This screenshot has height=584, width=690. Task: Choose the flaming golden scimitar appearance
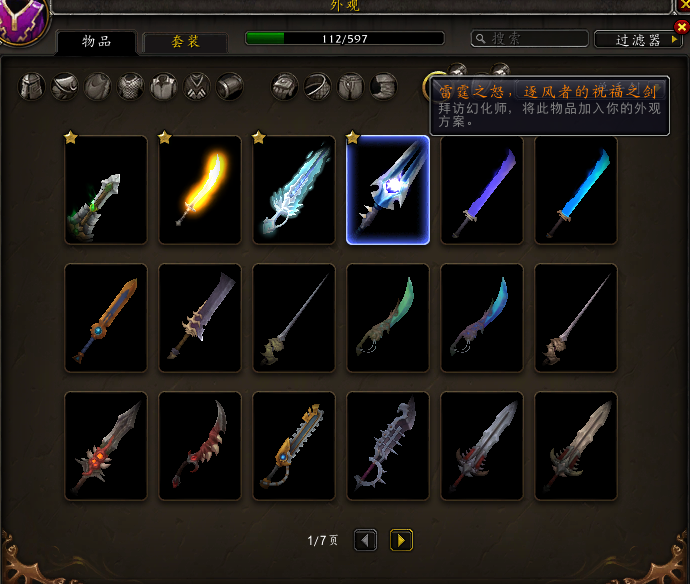click(200, 190)
